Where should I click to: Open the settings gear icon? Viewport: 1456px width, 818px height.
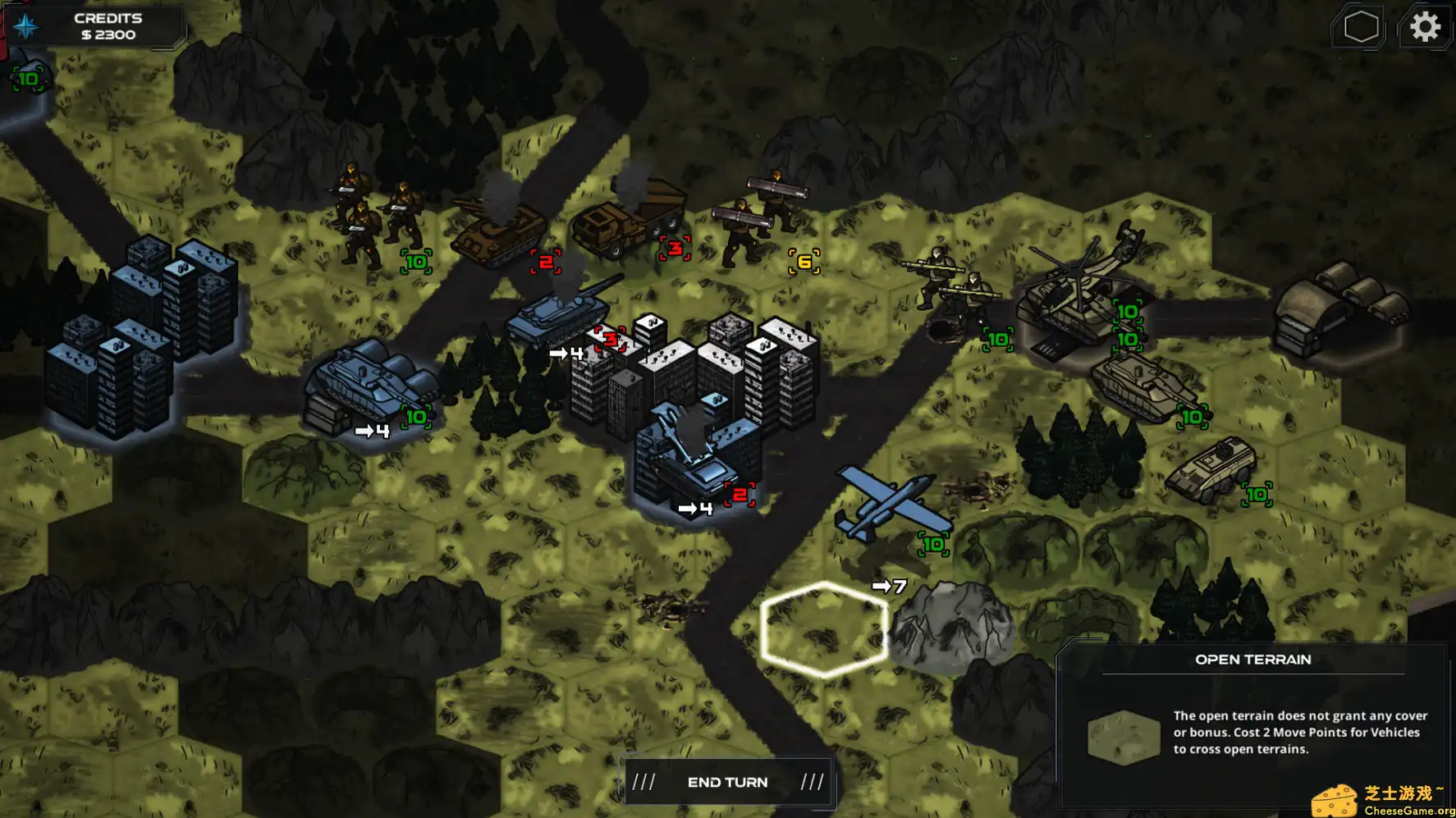pos(1426,25)
